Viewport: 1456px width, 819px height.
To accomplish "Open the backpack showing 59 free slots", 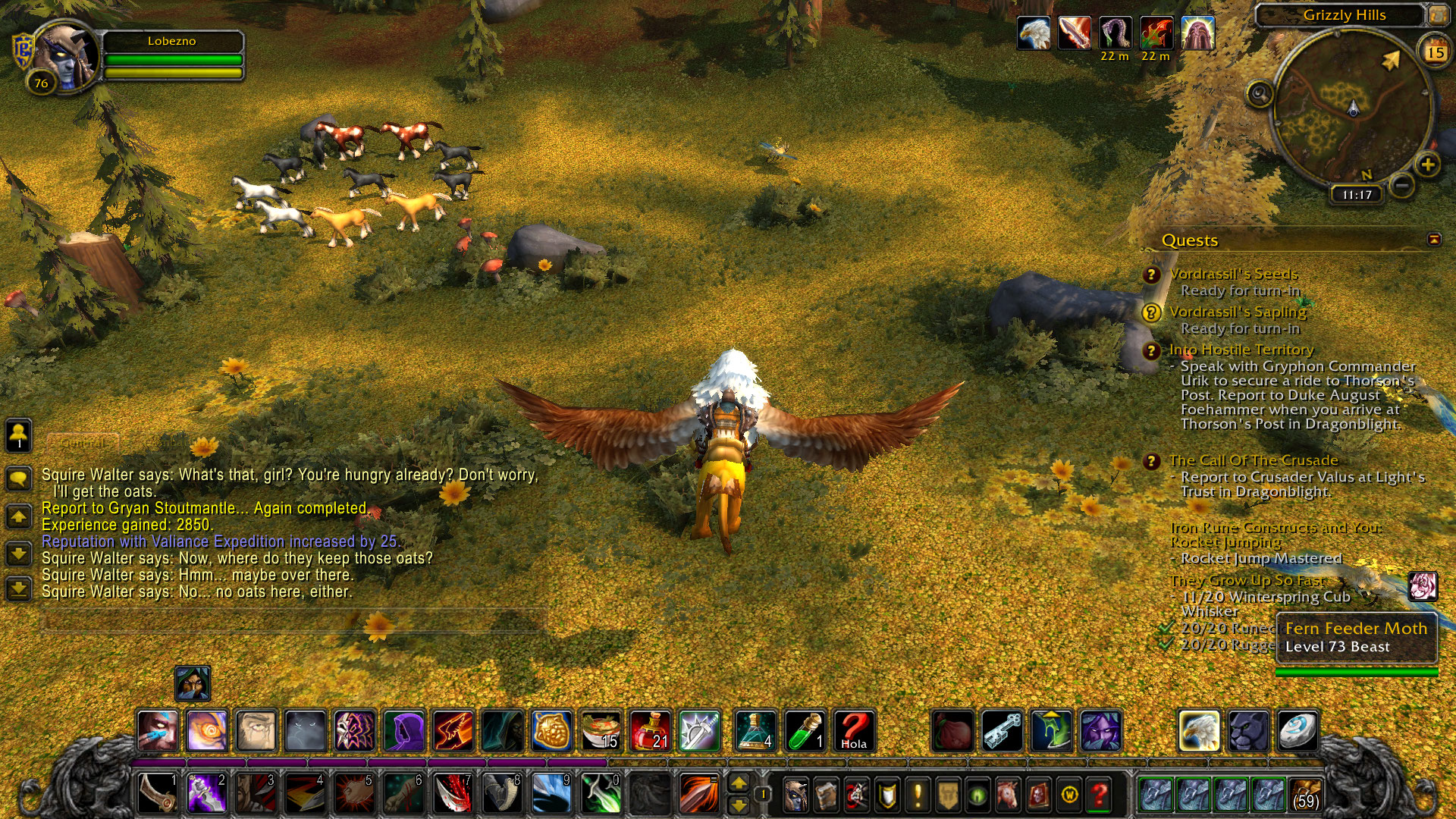I will point(1304,794).
